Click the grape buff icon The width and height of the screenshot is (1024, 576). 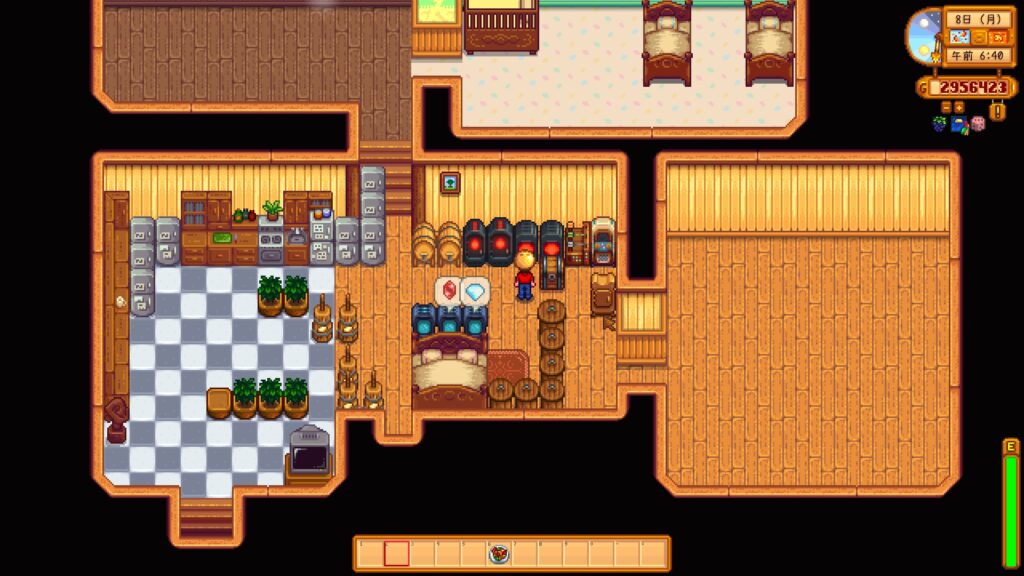941,124
